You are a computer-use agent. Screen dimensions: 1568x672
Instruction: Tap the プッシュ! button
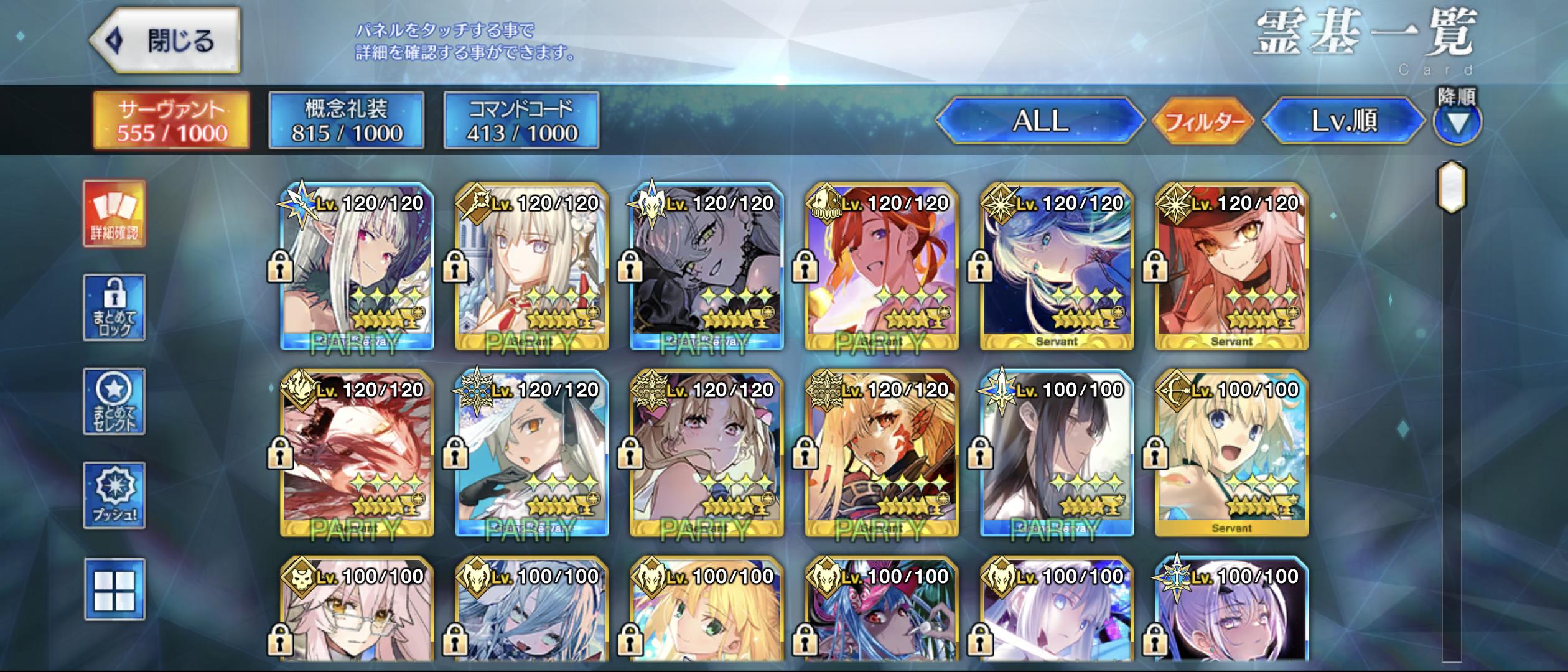(x=114, y=495)
